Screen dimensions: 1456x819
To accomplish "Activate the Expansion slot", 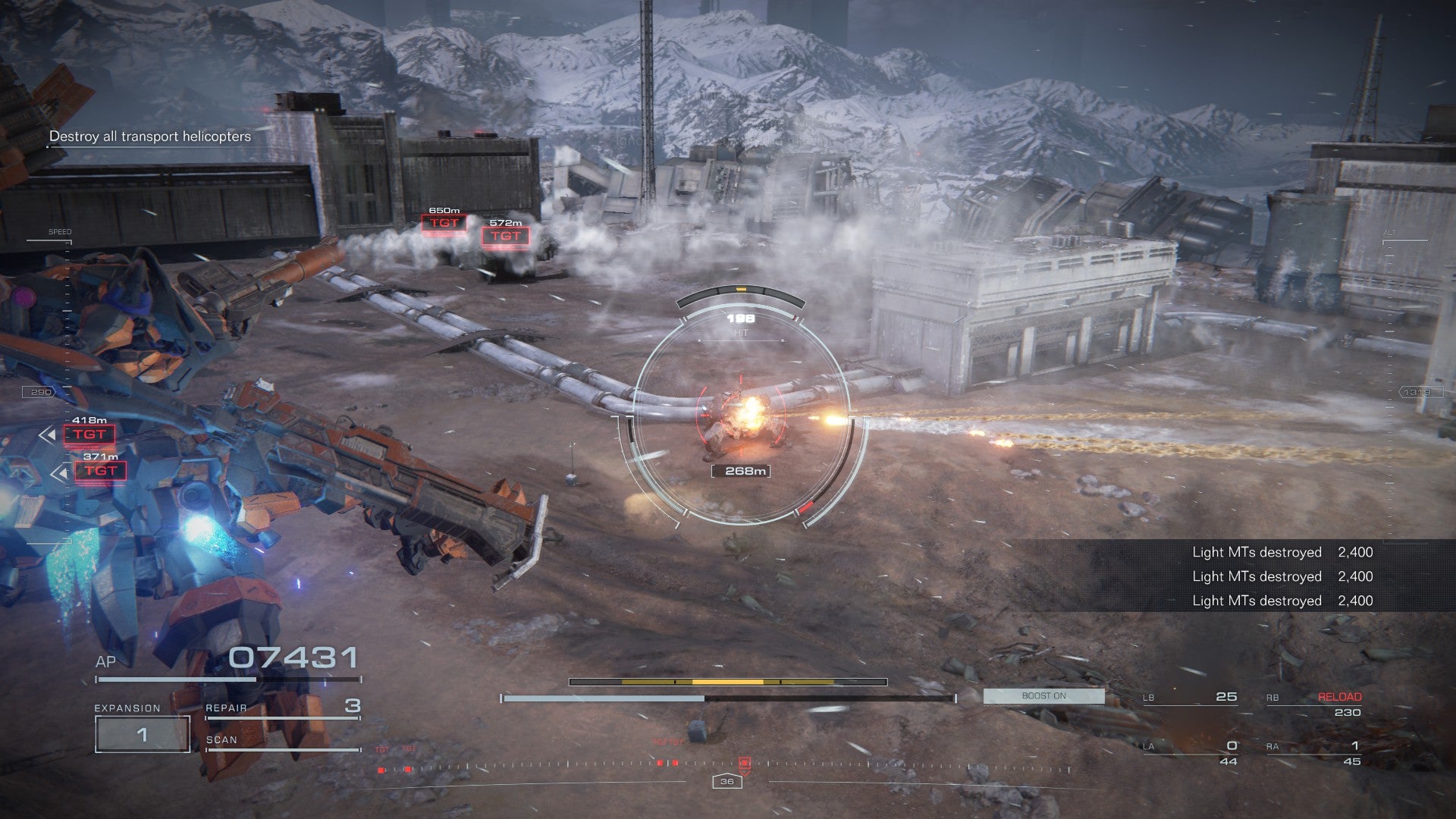I will 142,733.
